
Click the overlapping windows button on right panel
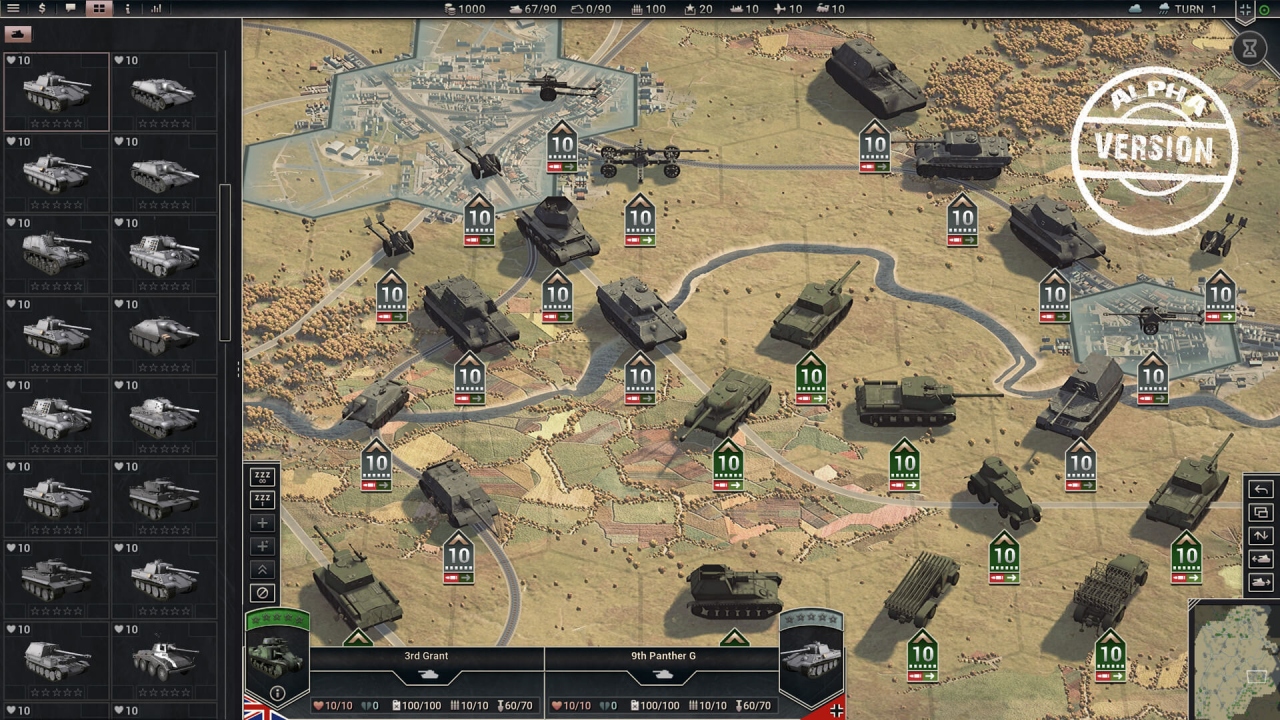1260,512
